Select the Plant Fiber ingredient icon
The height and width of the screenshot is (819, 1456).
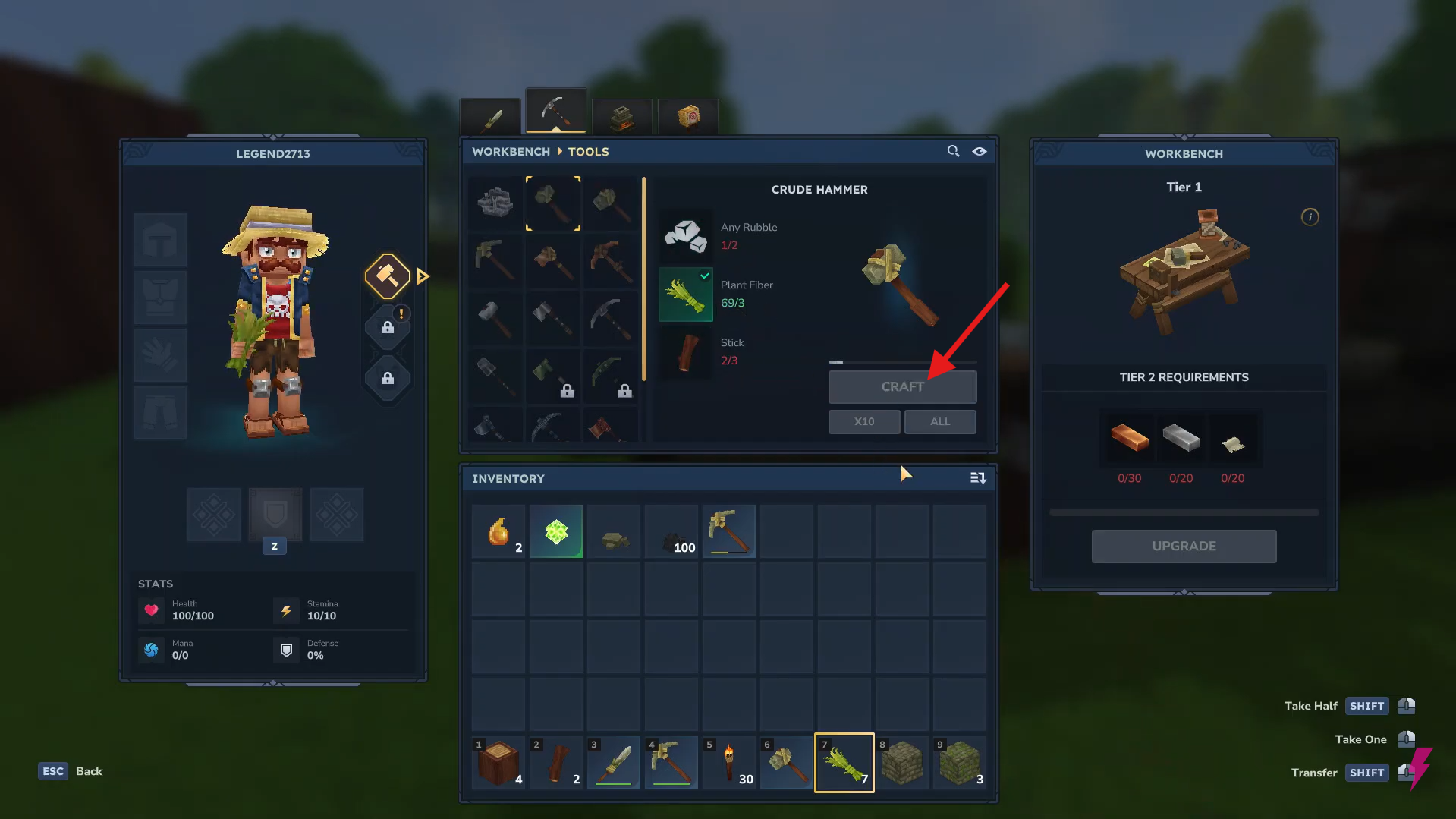coord(685,295)
